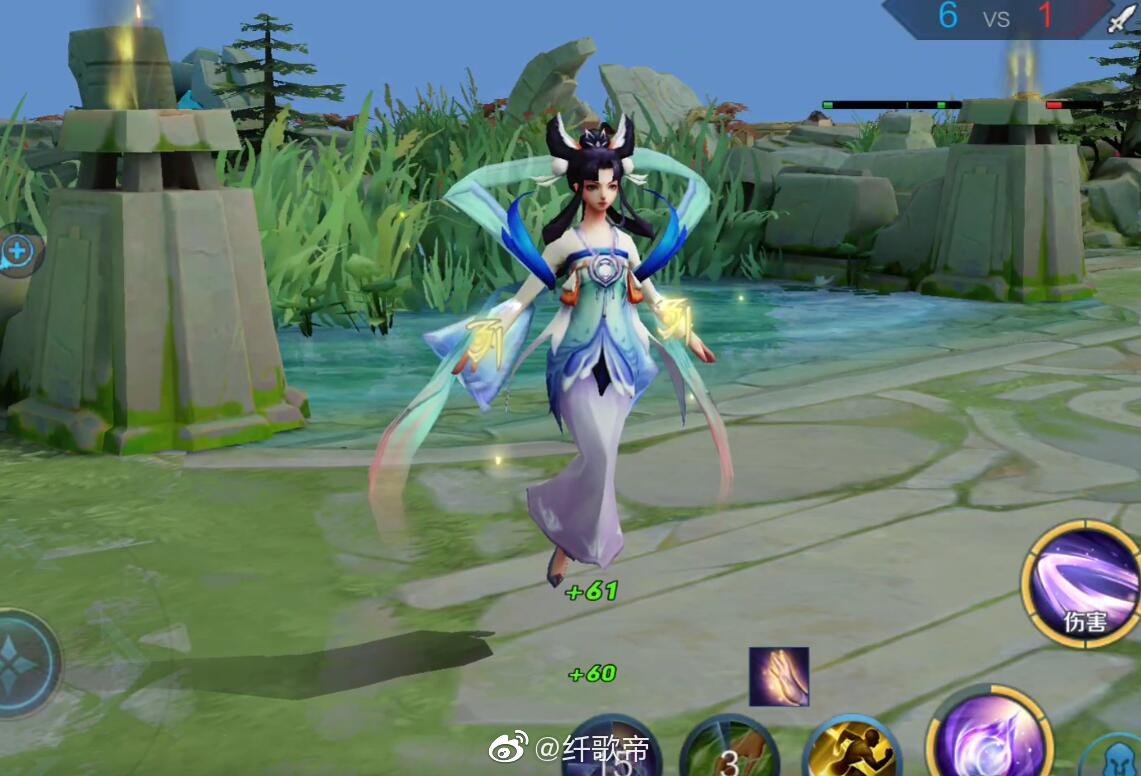The width and height of the screenshot is (1141, 776).
Task: Cast the purple swirling orb skill
Action: tap(990, 735)
